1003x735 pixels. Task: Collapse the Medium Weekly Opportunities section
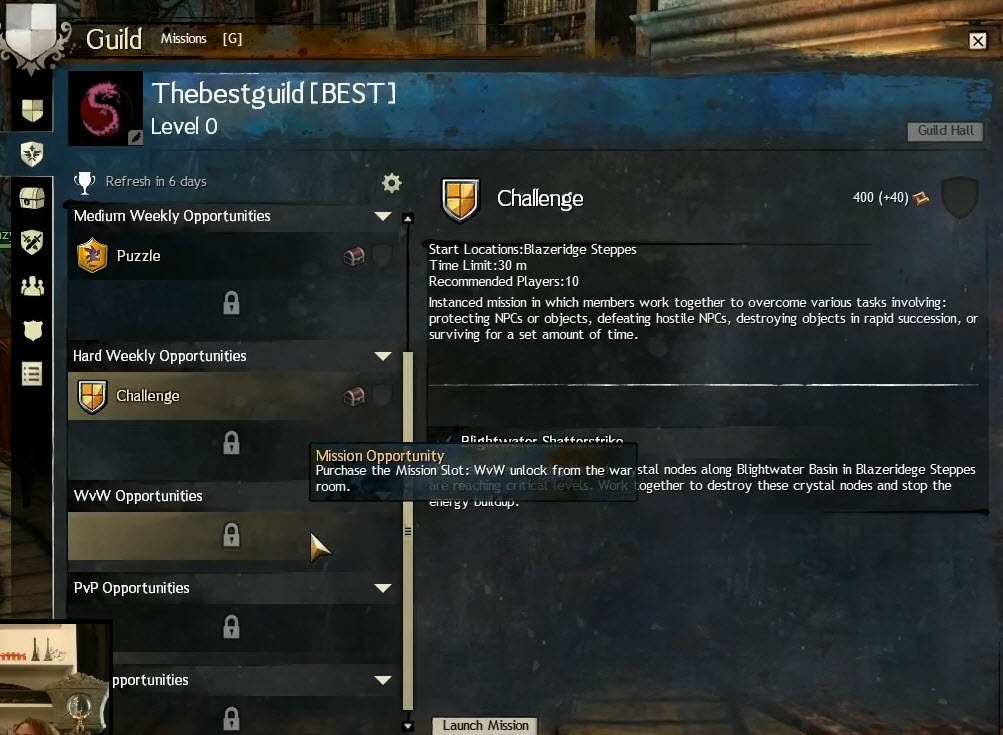[382, 216]
